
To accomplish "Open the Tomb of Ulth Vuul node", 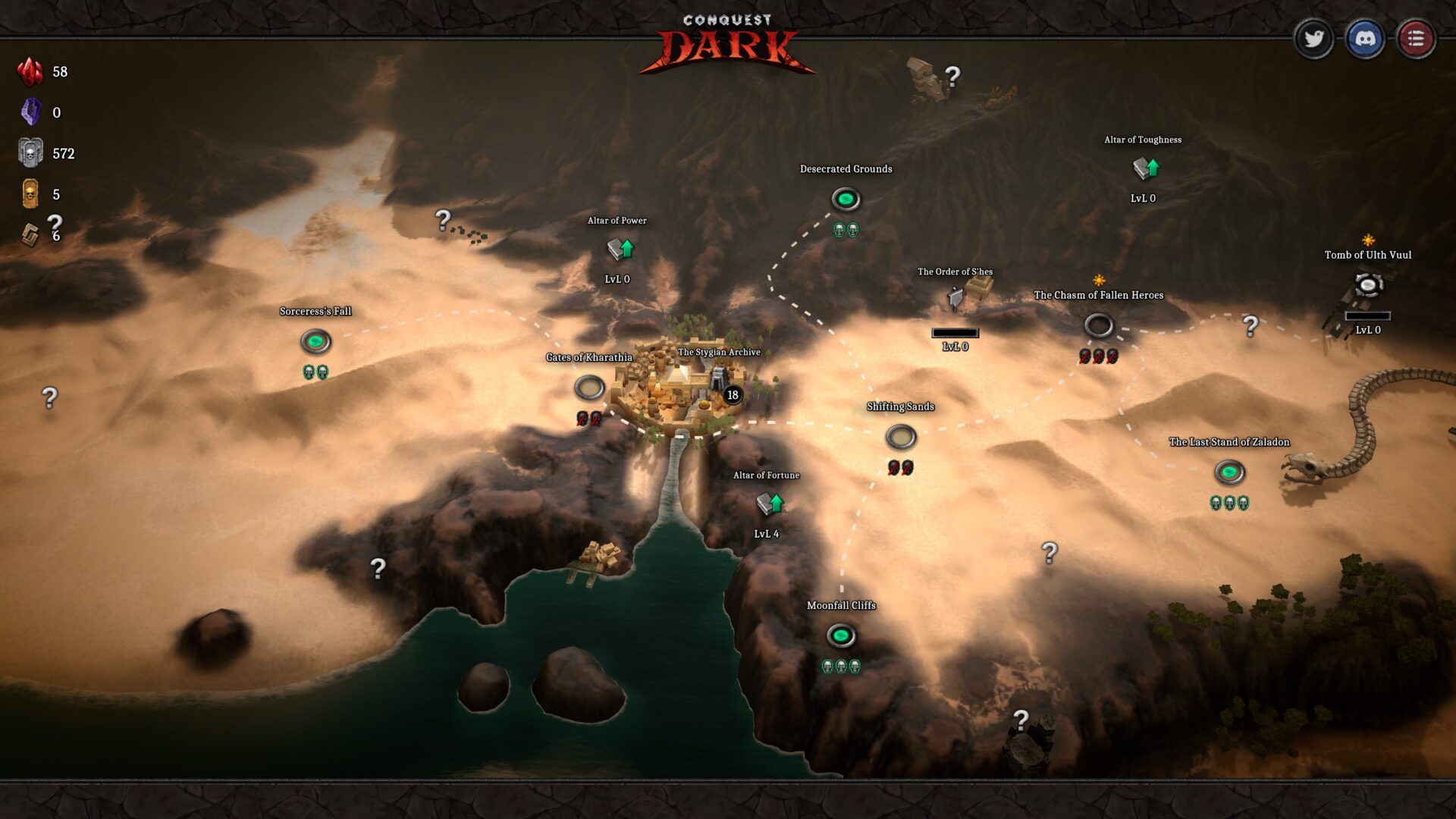I will tap(1368, 285).
